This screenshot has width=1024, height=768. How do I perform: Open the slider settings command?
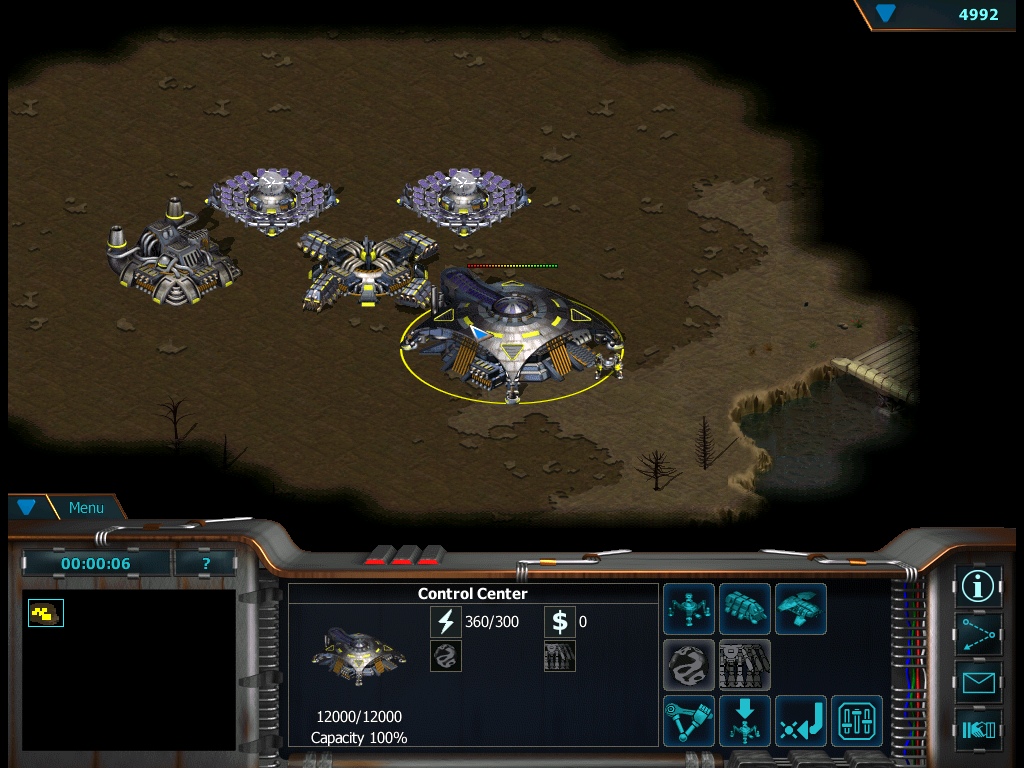[x=857, y=721]
